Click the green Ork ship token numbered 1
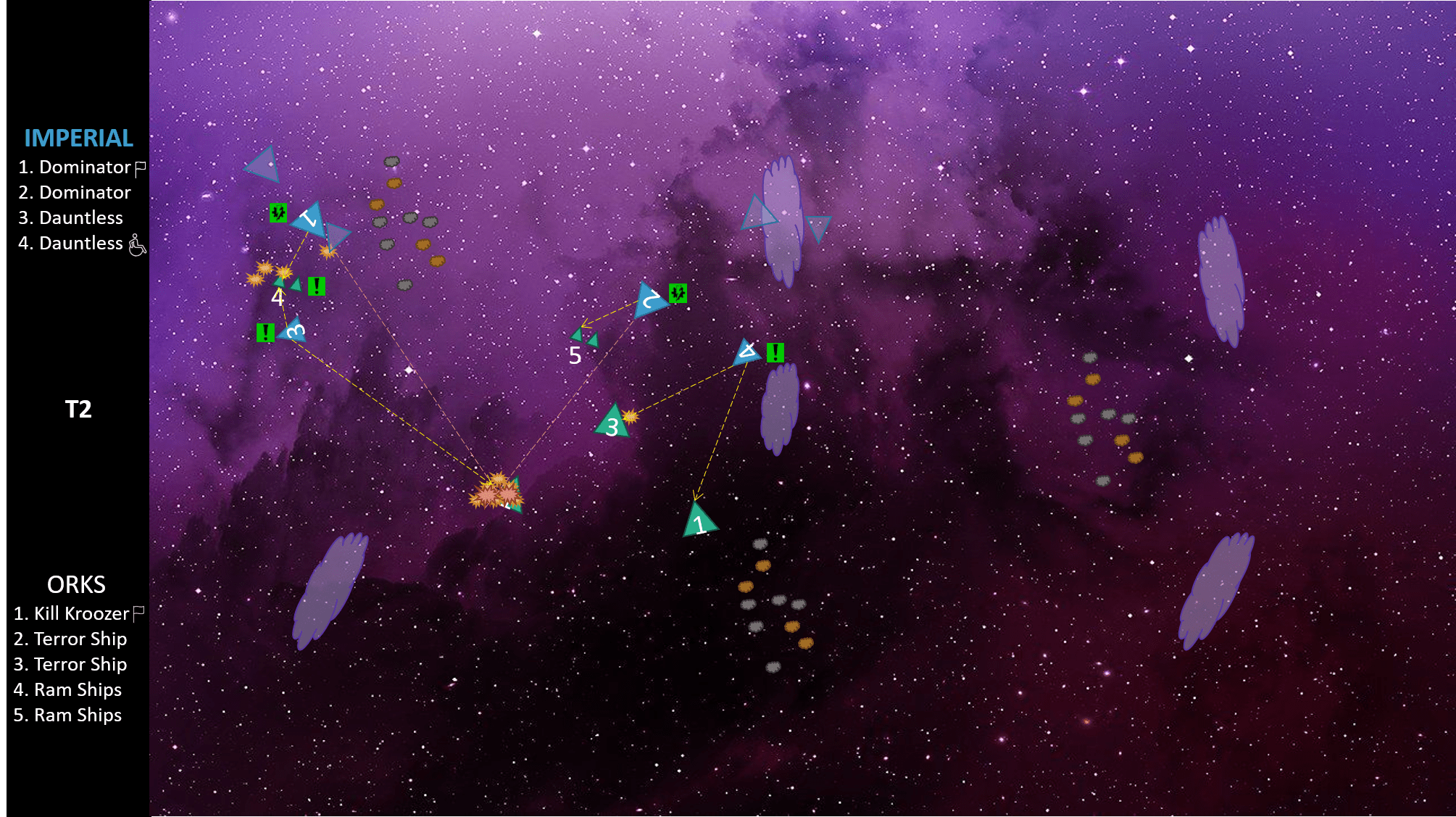Image resolution: width=1456 pixels, height=817 pixels. pos(699,521)
